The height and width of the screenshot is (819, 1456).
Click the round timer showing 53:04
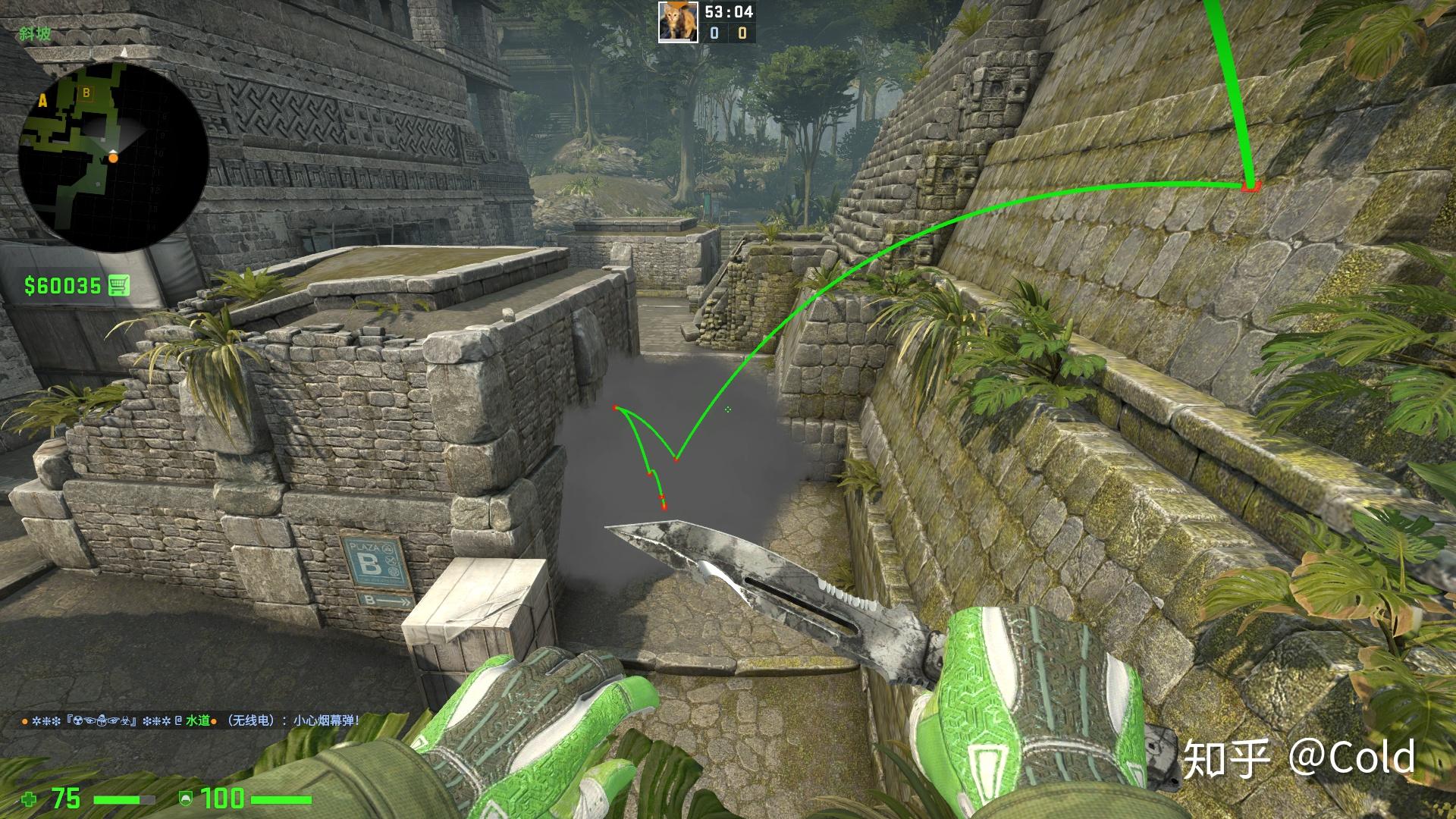point(730,11)
